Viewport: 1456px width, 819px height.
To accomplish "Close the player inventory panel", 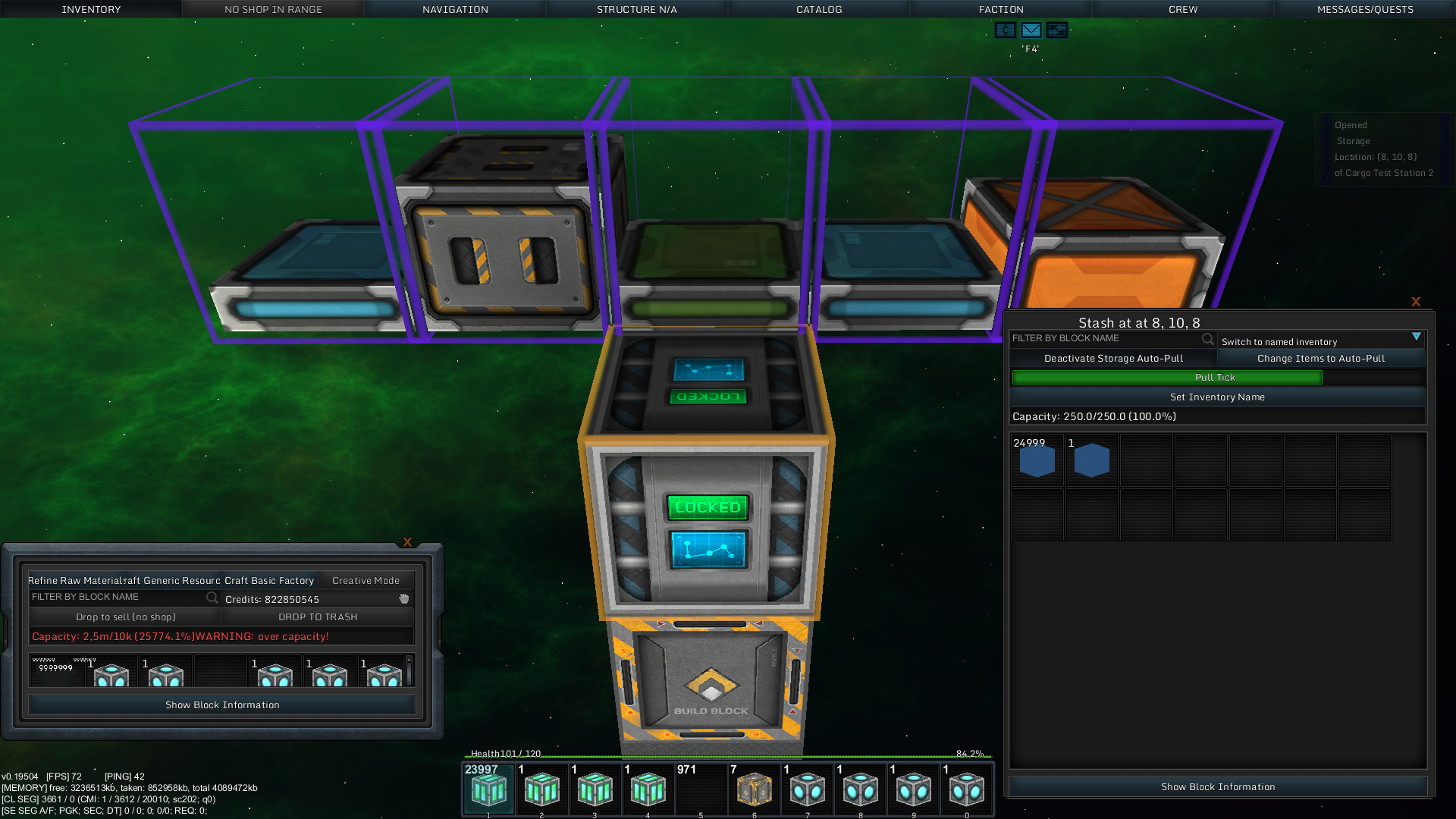I will [x=407, y=542].
